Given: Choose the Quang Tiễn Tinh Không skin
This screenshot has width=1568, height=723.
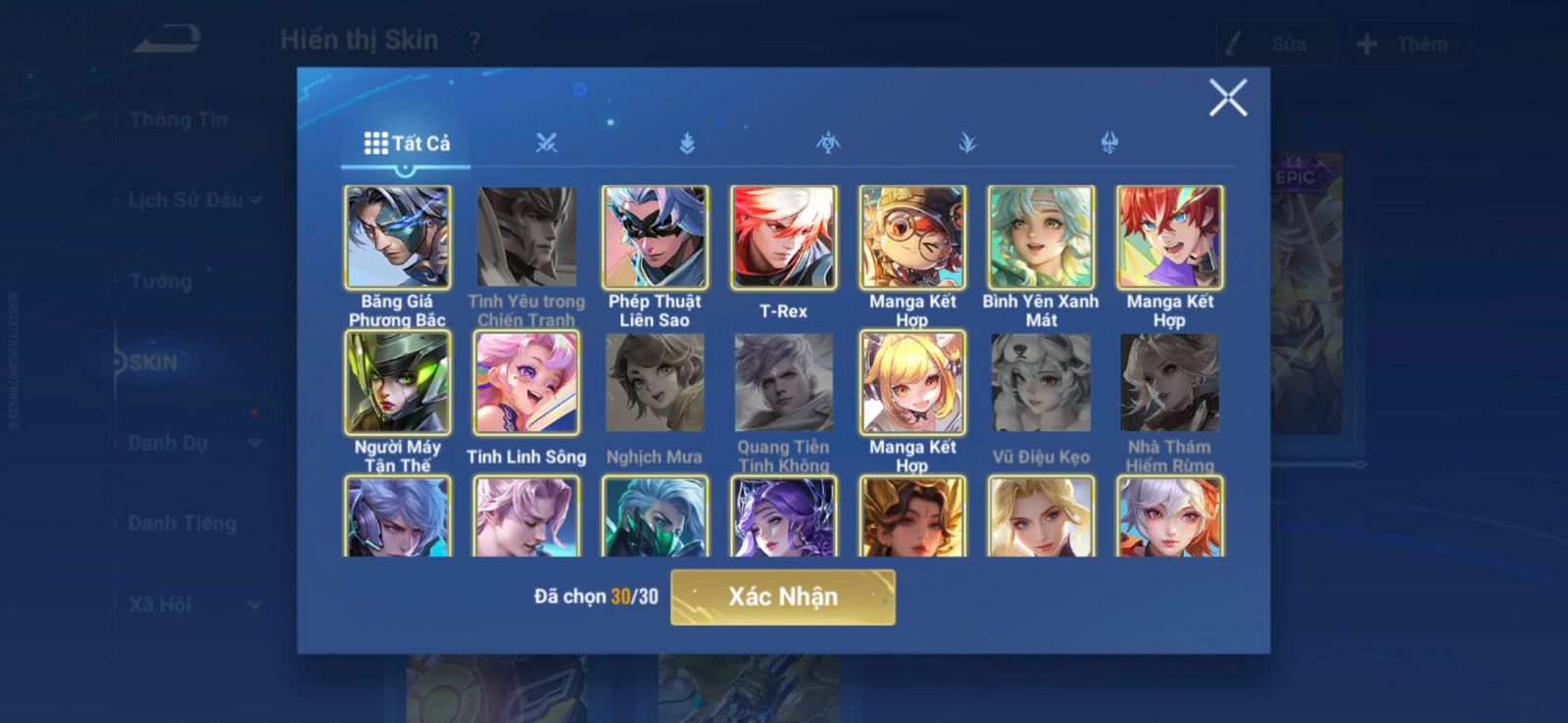Looking at the screenshot, I should point(783,382).
